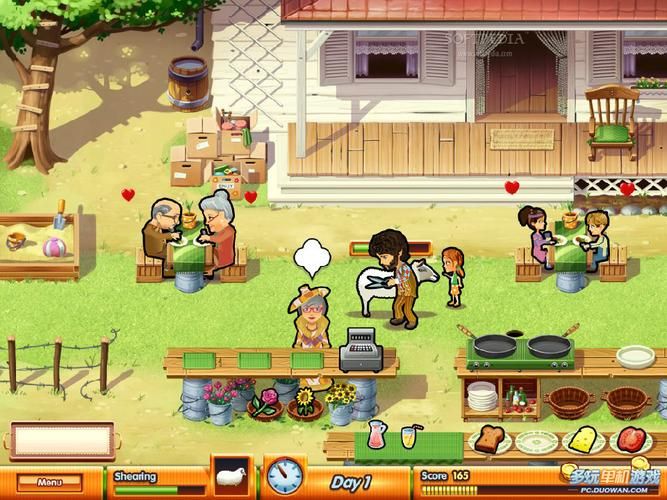667x500 pixels.
Task: Grab the pink juice glass
Action: point(375,435)
